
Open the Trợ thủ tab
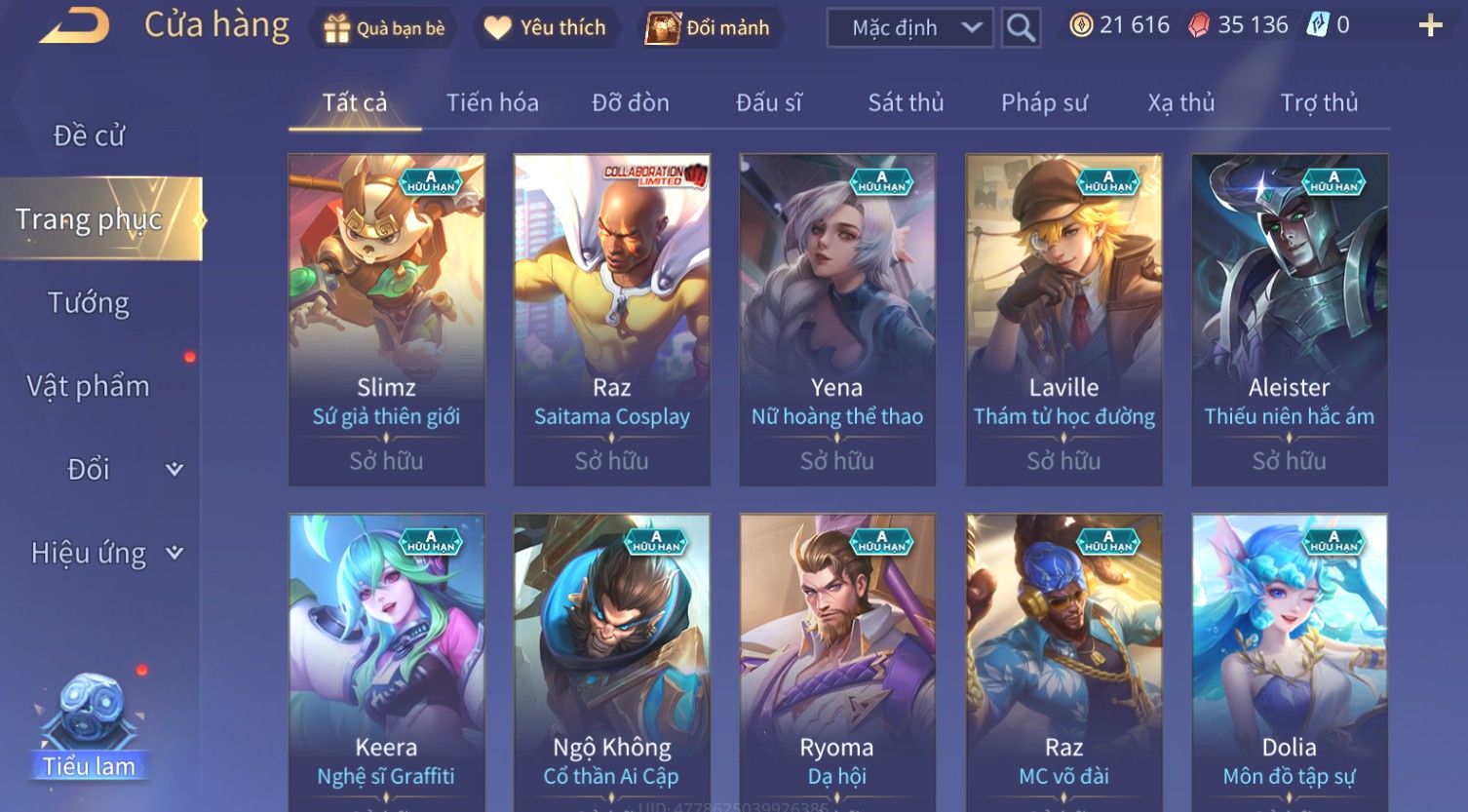coord(1318,102)
